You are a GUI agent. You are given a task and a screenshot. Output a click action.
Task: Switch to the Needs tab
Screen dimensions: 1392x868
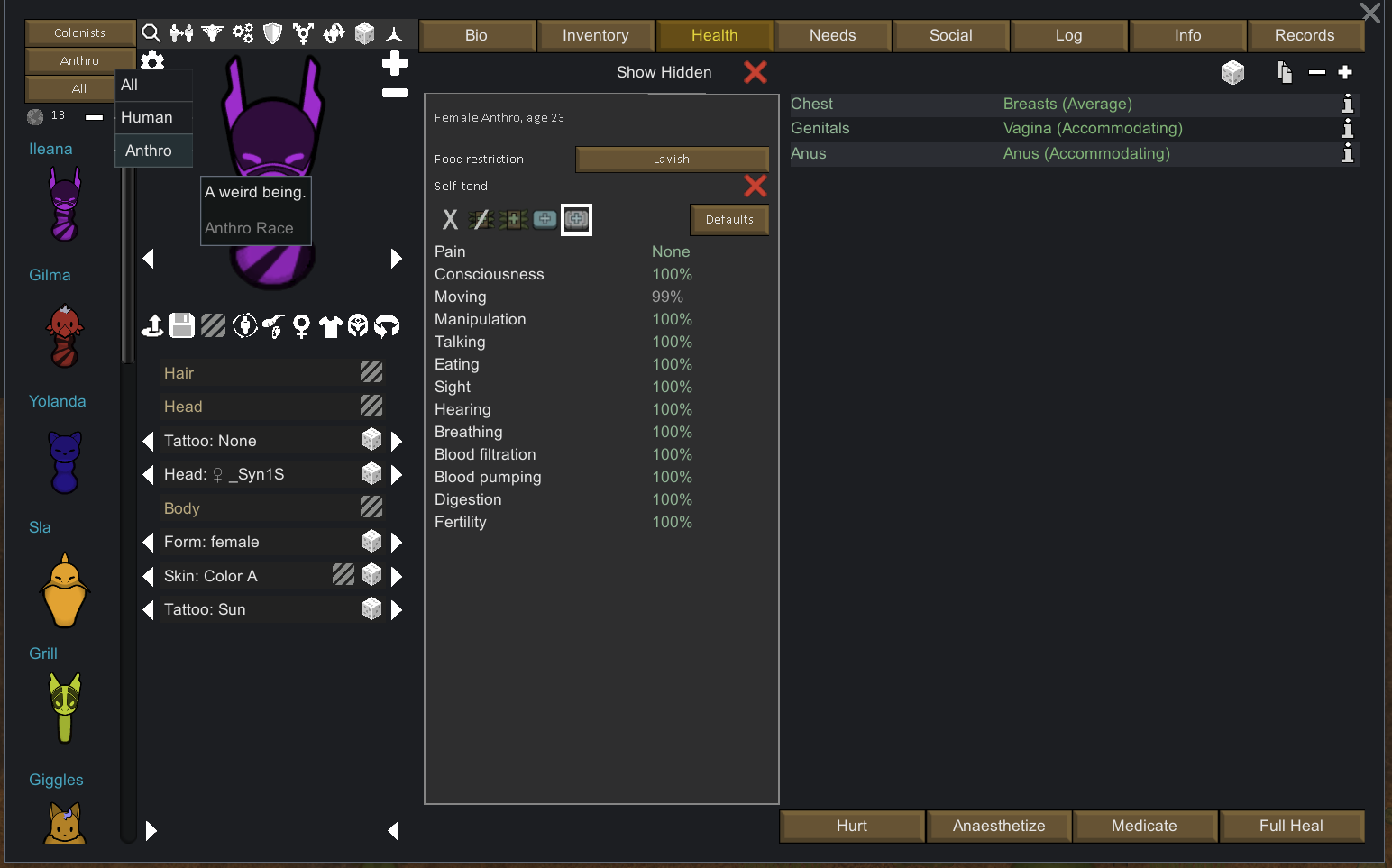(x=832, y=35)
